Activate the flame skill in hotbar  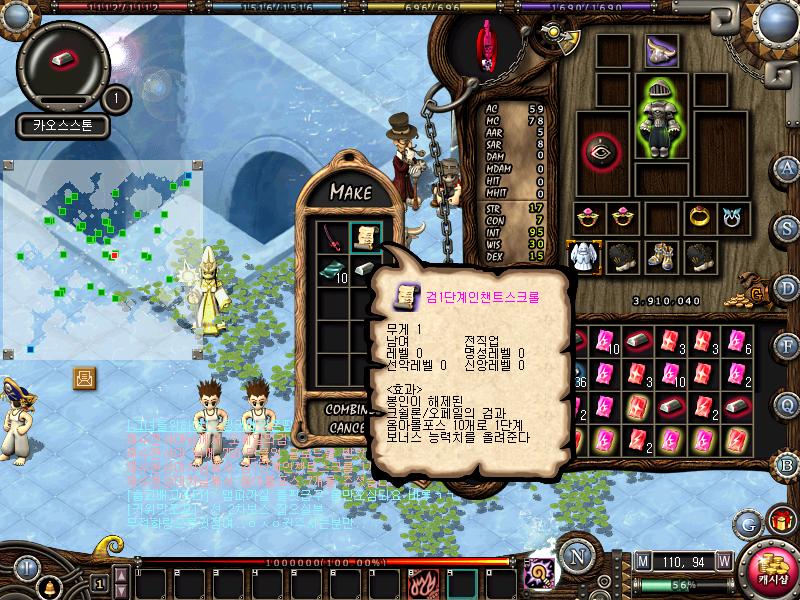(420, 581)
